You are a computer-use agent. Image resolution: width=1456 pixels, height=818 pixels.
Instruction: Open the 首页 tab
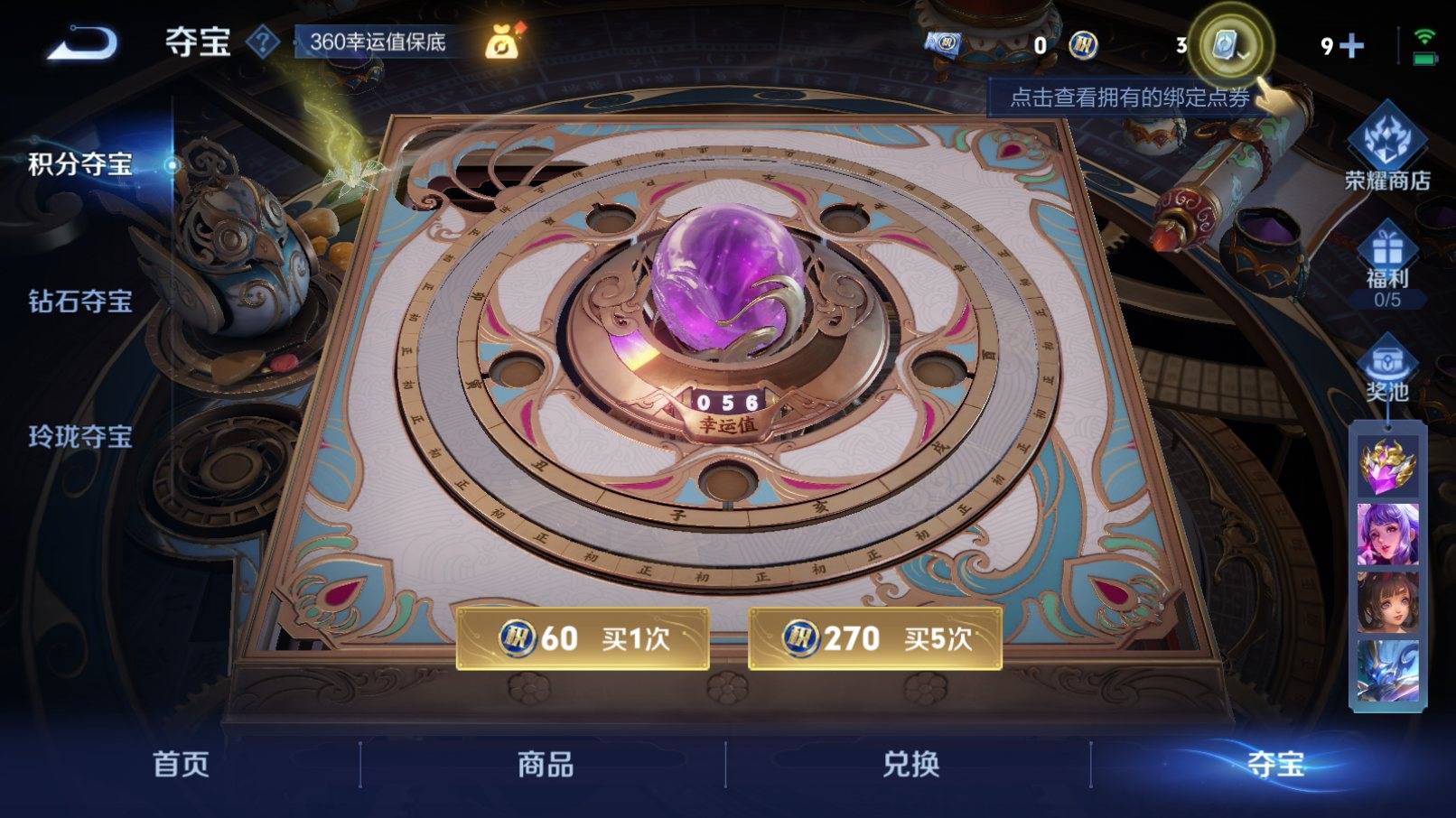coord(181,766)
